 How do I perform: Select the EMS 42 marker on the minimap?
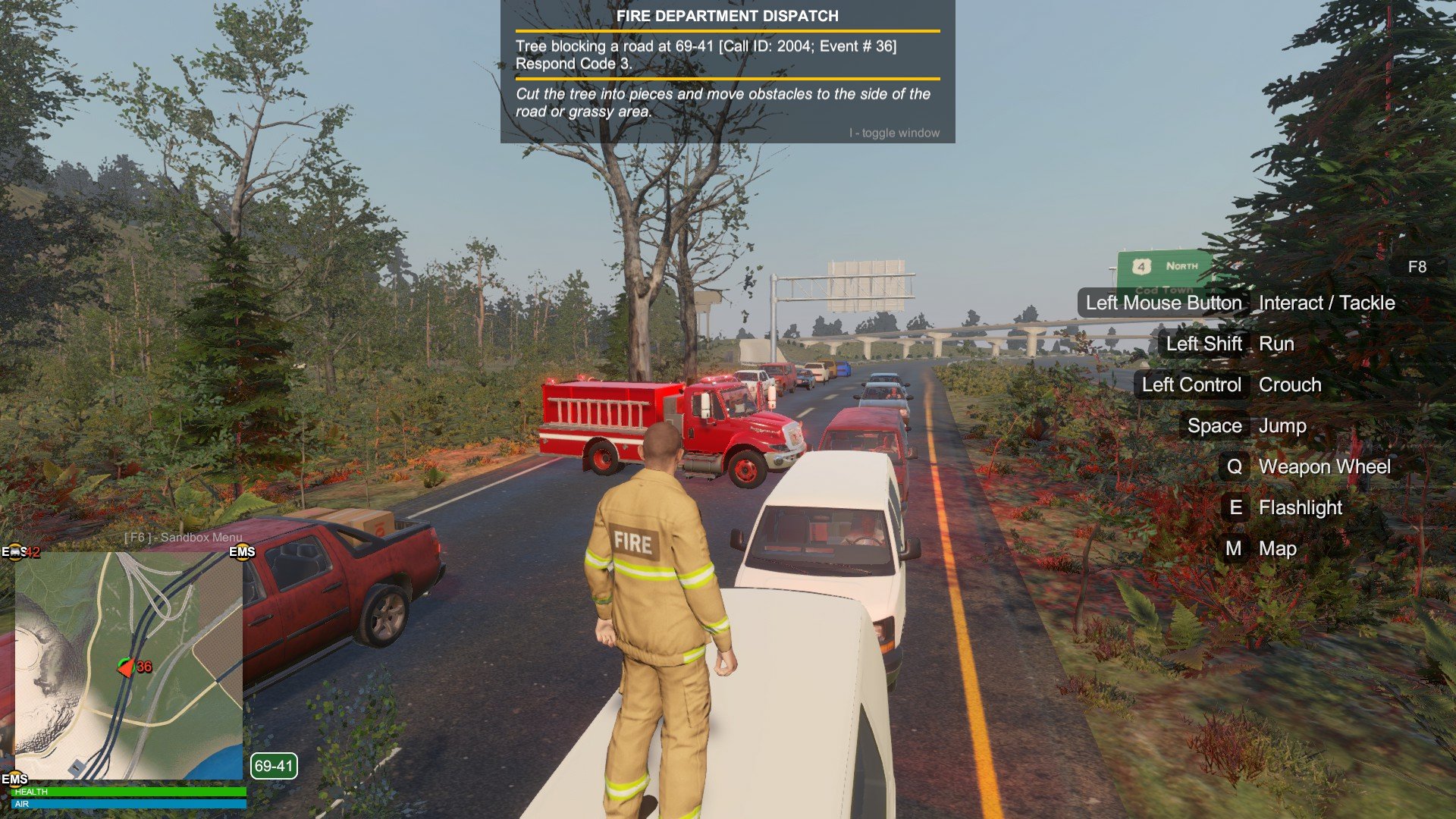point(20,551)
